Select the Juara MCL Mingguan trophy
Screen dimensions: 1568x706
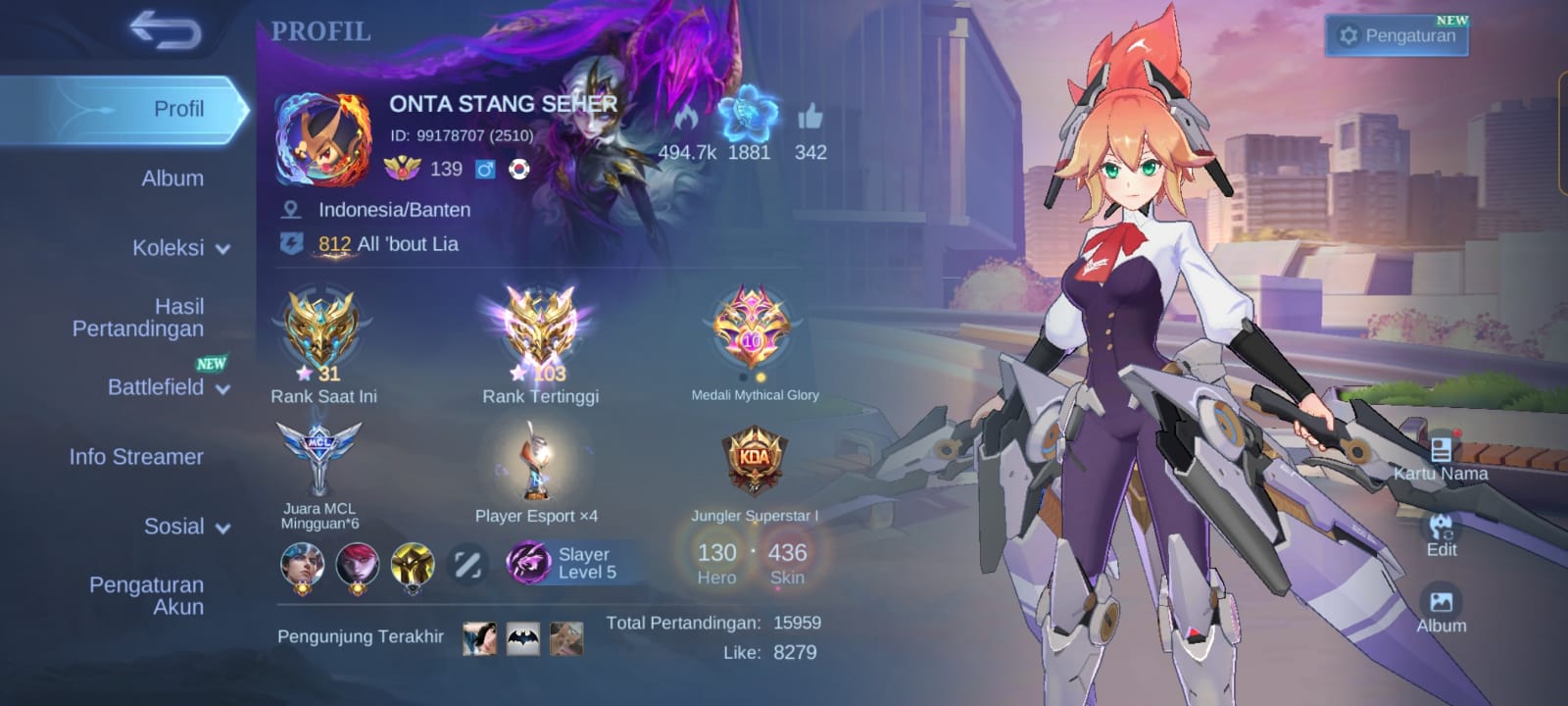tap(318, 459)
